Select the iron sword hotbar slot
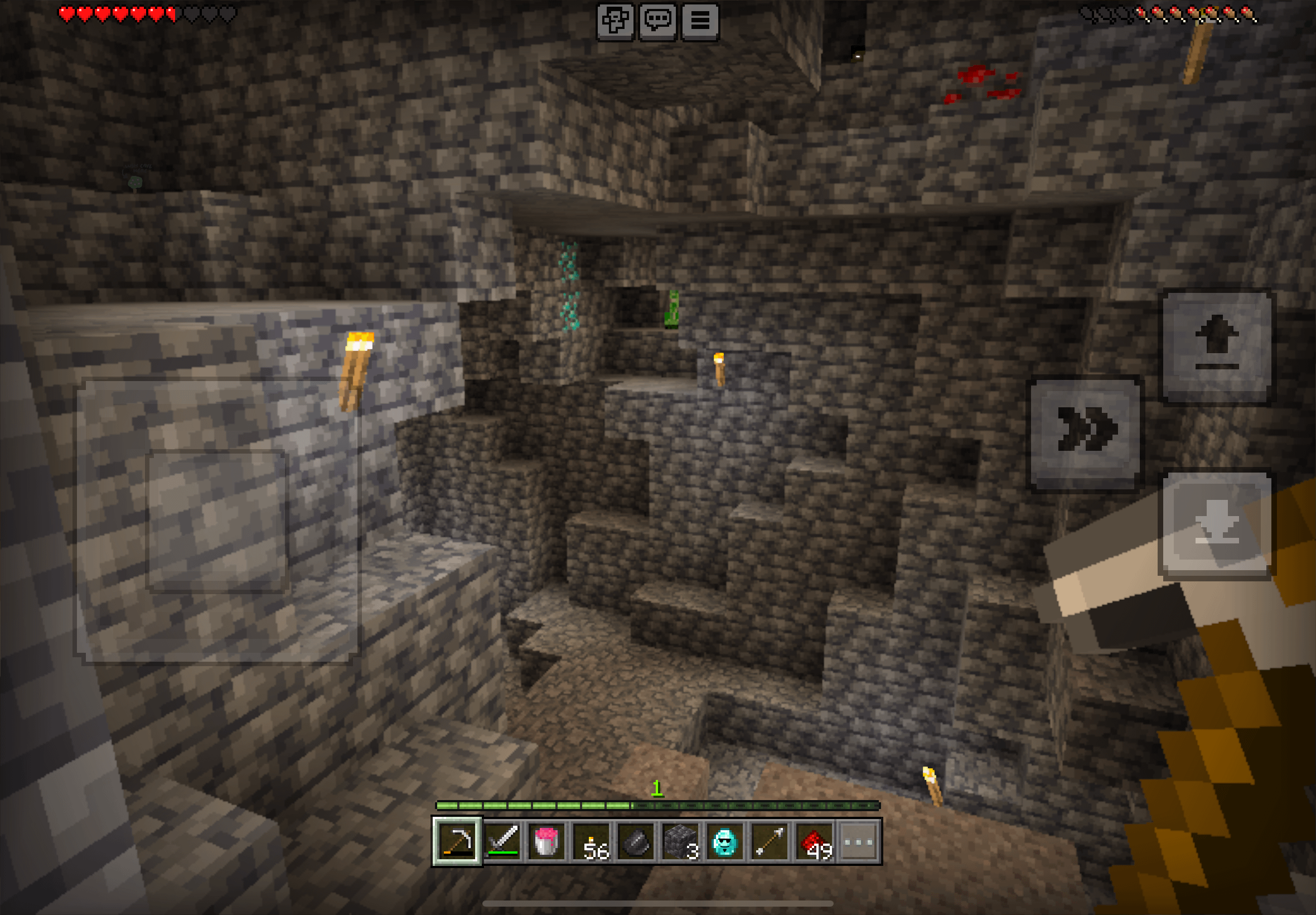Screen dimensions: 1316x915 tap(502, 841)
